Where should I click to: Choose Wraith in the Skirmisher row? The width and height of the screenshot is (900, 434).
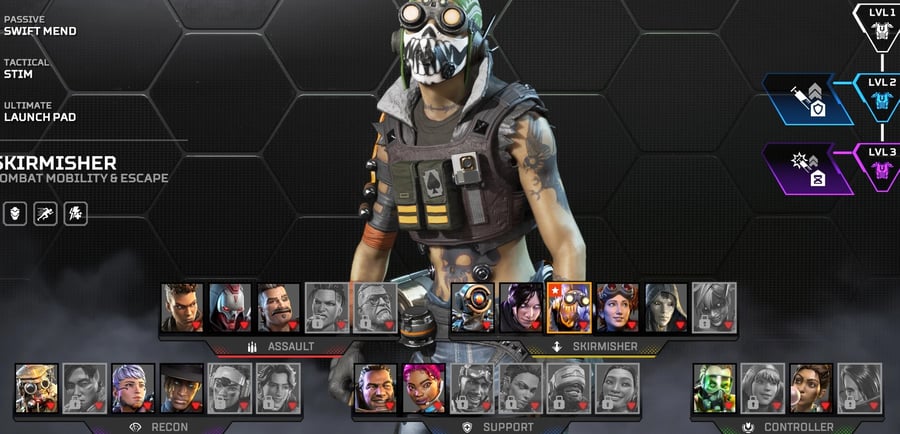(x=520, y=306)
